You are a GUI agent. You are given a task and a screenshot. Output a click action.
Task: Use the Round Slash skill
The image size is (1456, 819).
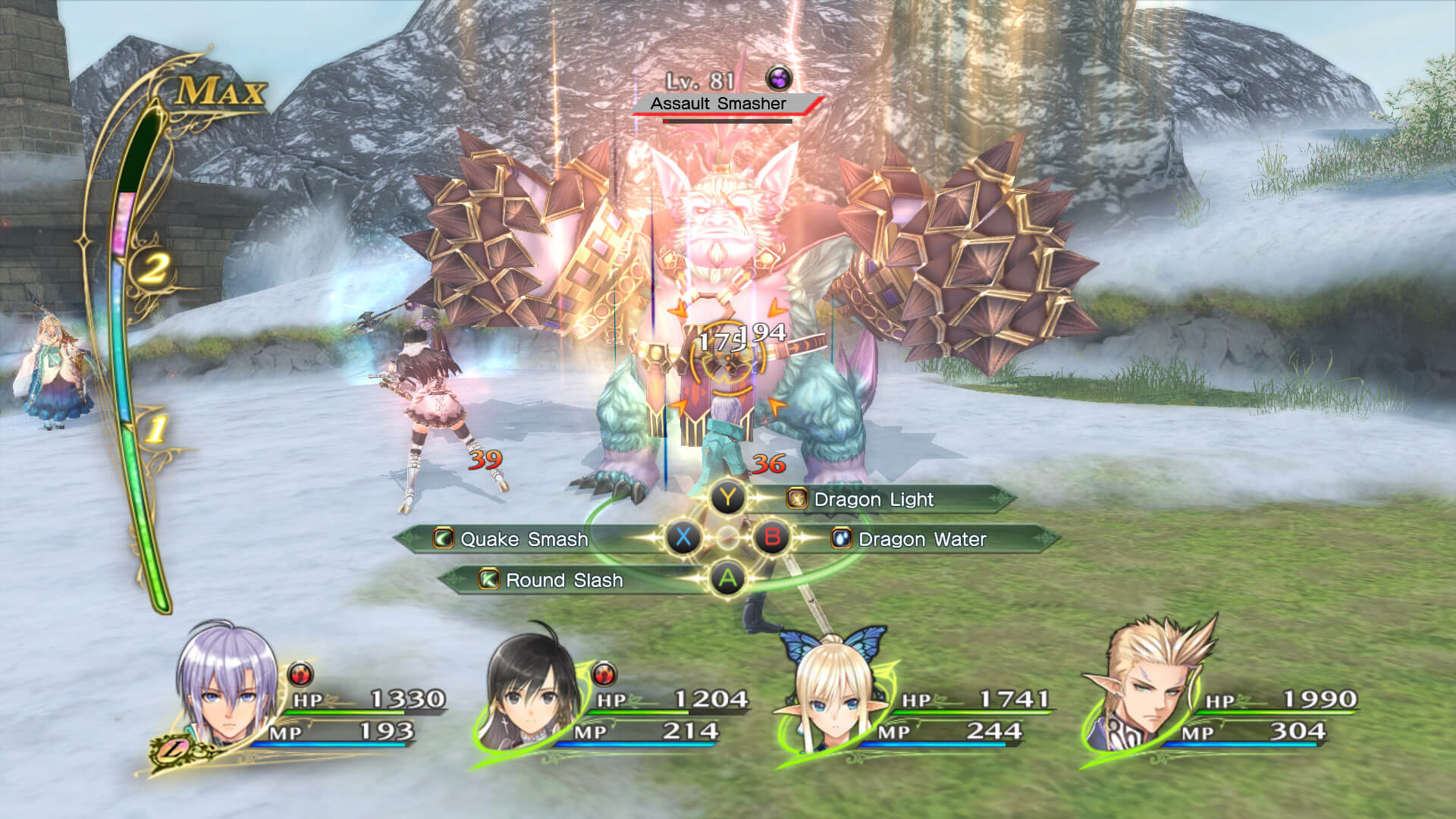click(x=564, y=580)
